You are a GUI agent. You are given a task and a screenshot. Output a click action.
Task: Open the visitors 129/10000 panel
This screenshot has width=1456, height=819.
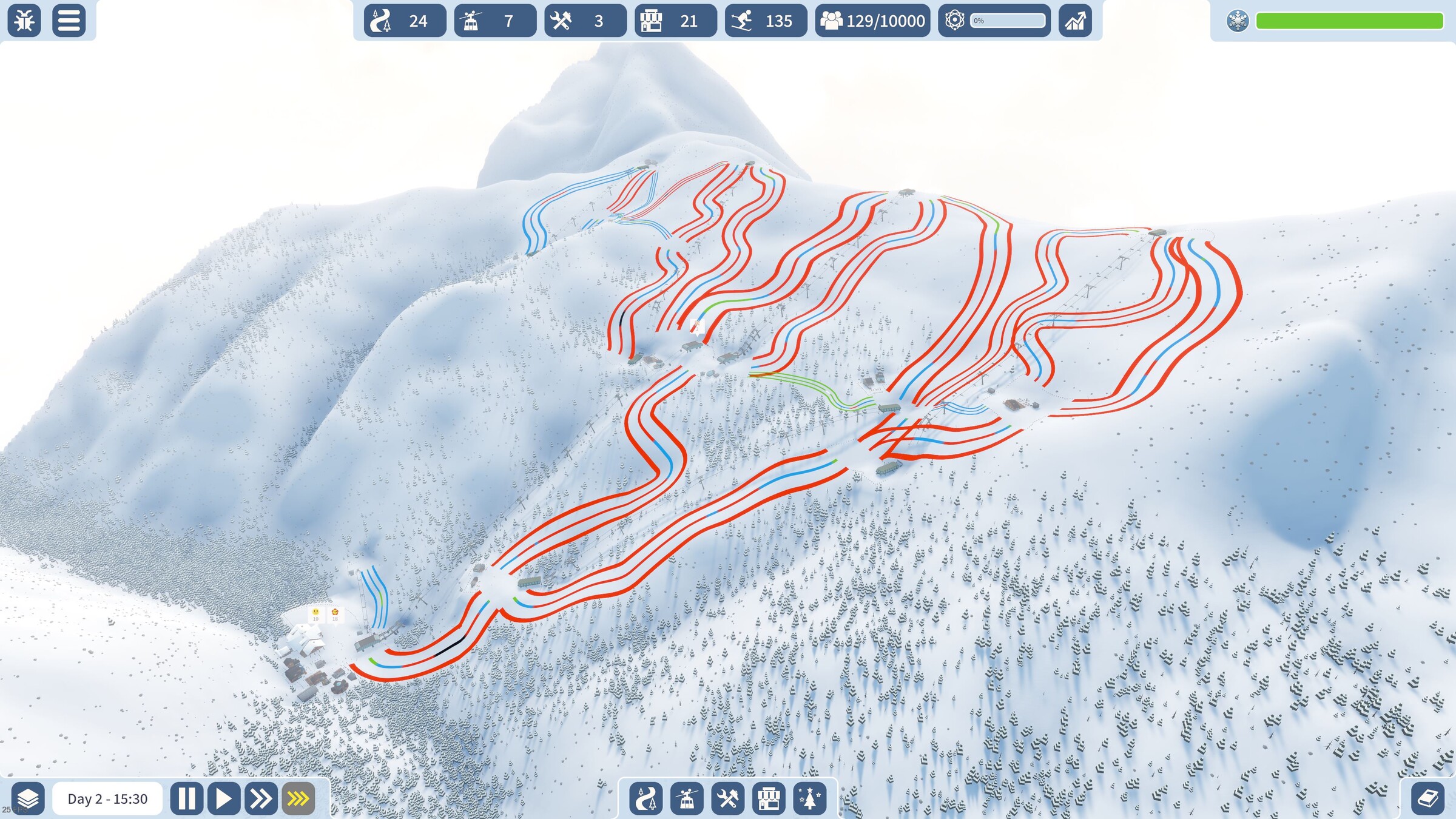pos(872,21)
